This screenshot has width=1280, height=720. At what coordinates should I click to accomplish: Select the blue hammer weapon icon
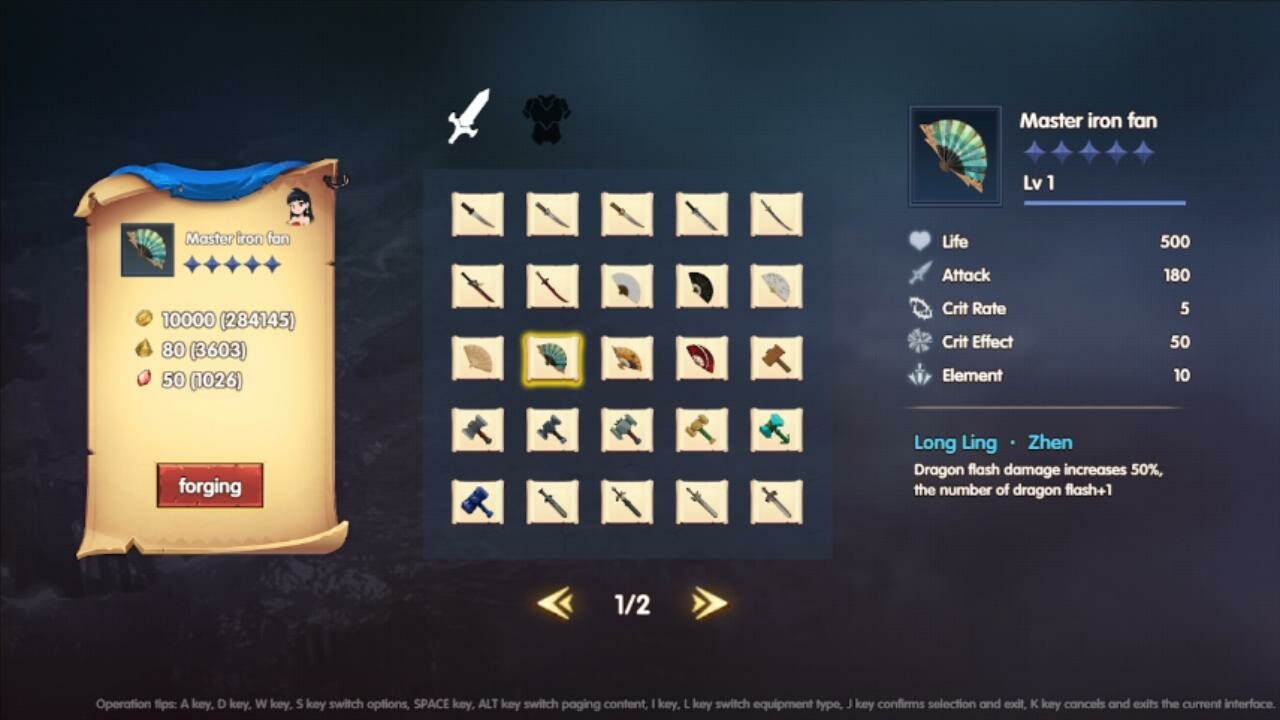point(477,502)
